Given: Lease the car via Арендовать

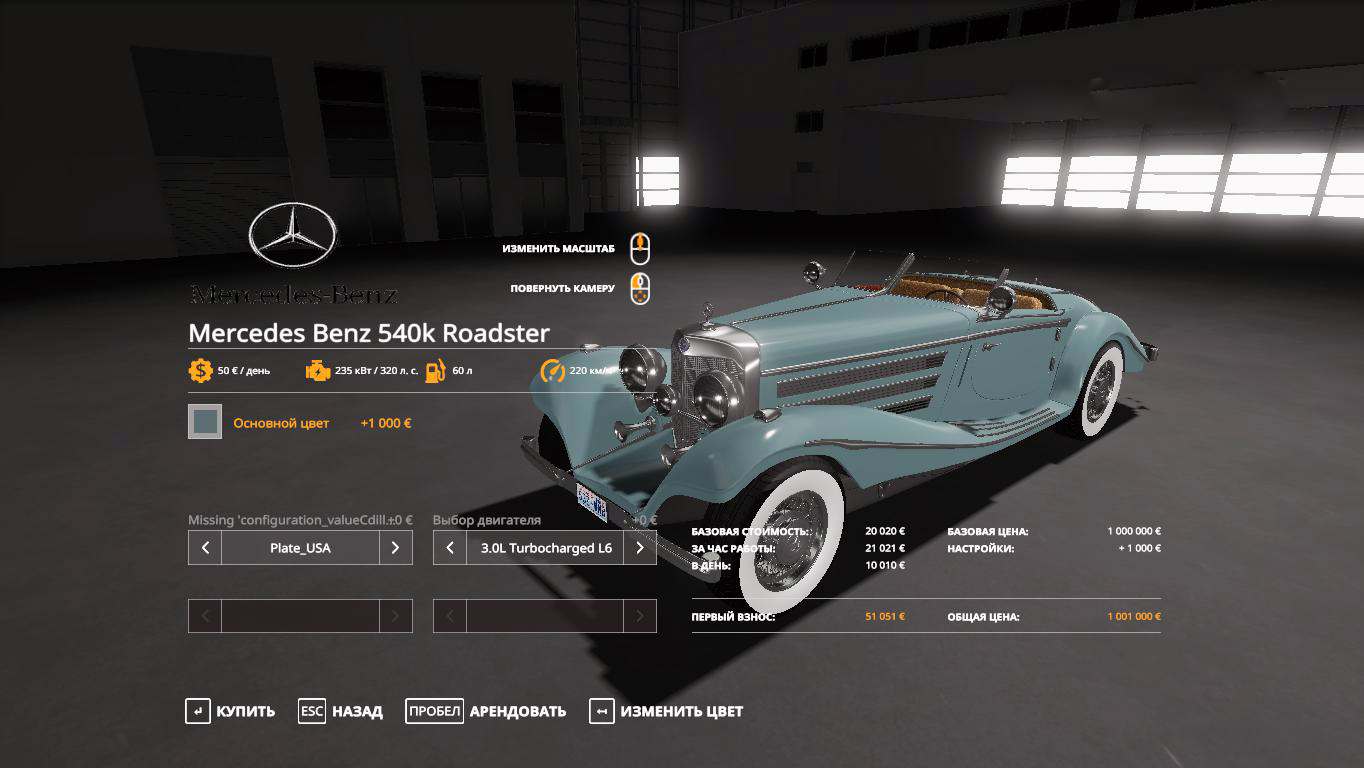Looking at the screenshot, I should (486, 711).
